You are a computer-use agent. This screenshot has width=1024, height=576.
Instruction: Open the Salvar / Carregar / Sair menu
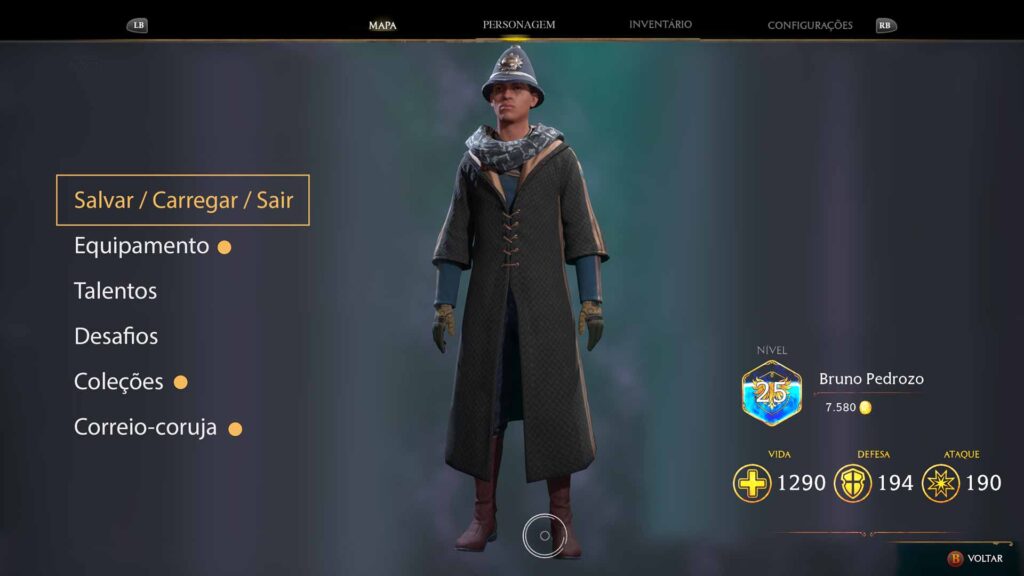pyautogui.click(x=183, y=200)
